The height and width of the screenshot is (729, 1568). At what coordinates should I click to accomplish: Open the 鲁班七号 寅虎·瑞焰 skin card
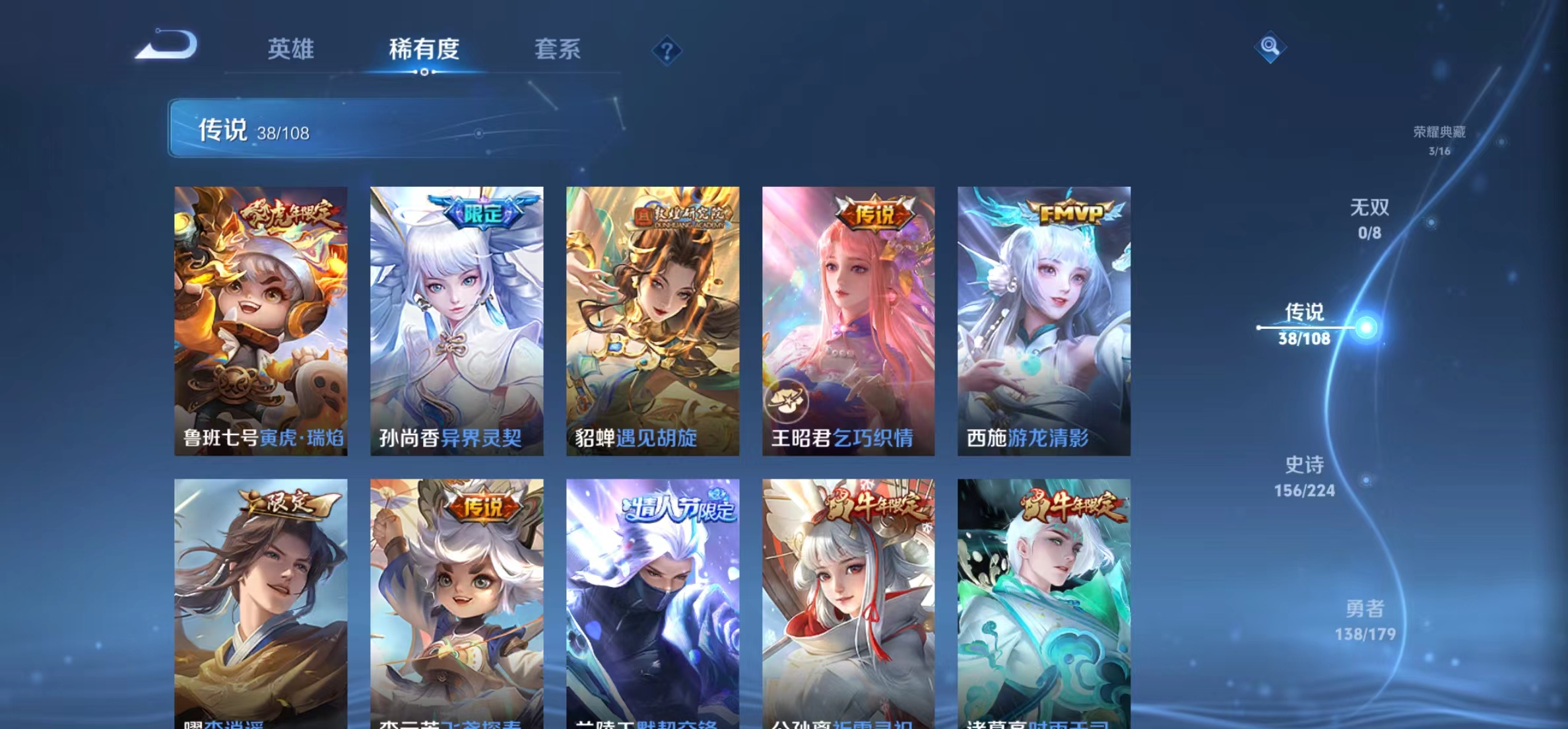pos(260,320)
